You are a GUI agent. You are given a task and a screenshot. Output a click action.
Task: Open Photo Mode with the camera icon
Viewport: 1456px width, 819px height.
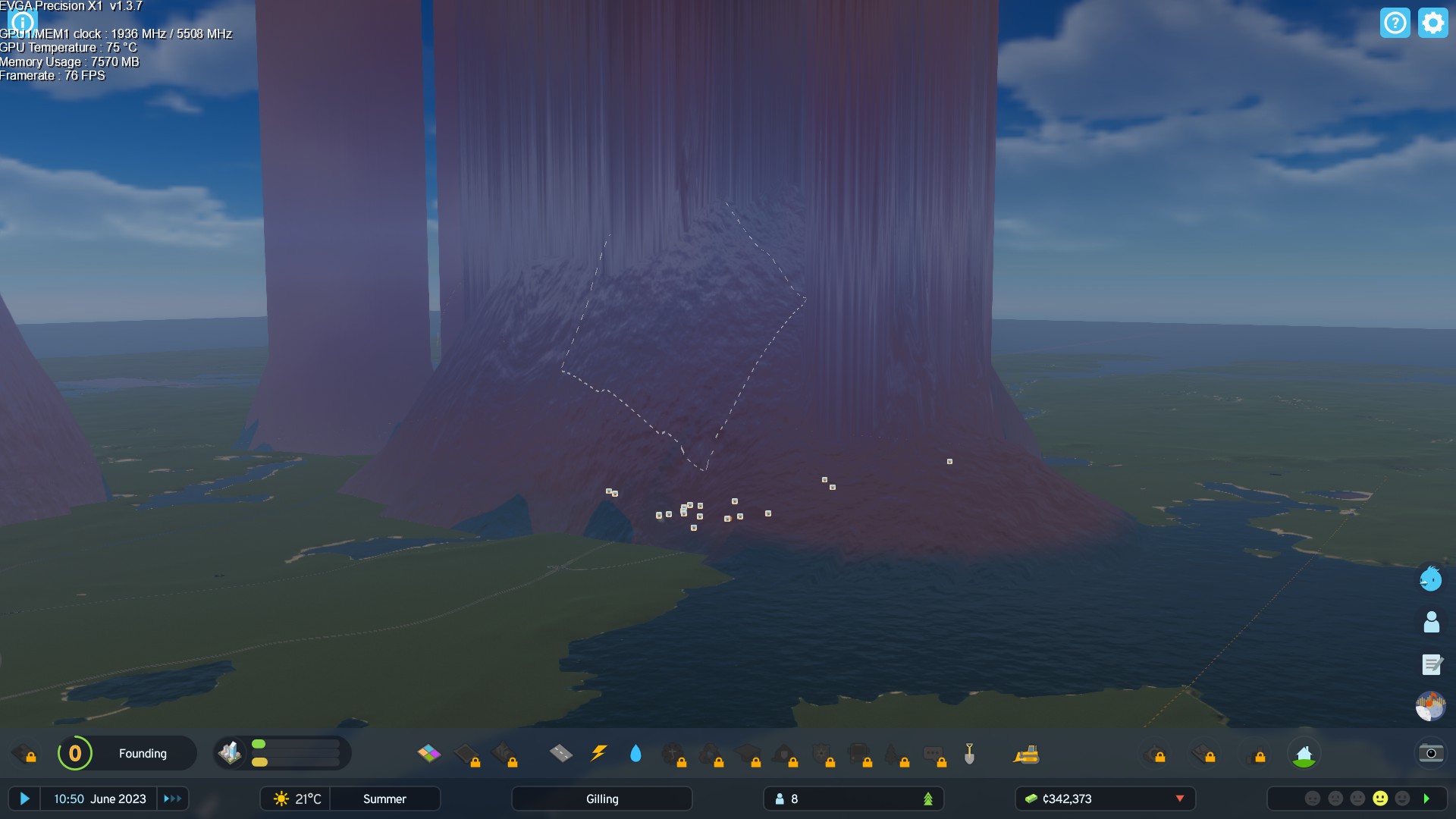click(1430, 753)
